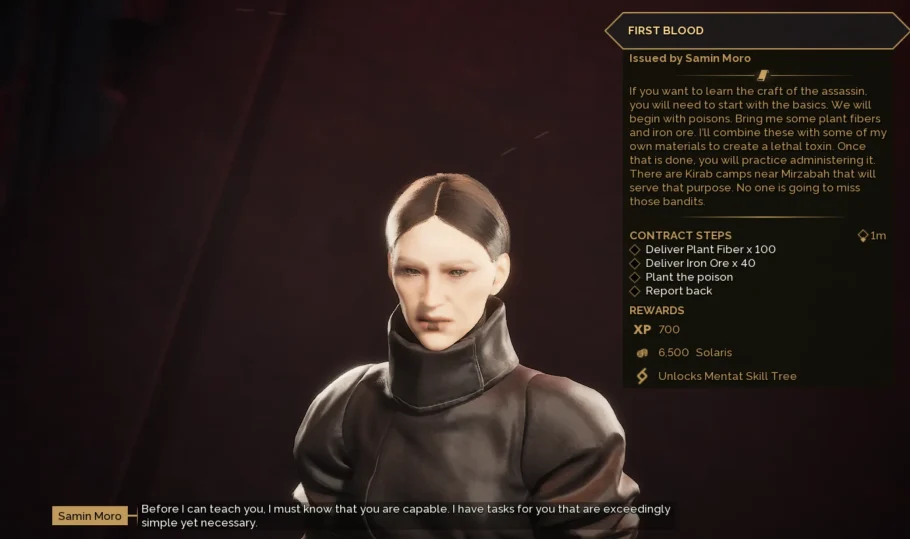Image resolution: width=910 pixels, height=539 pixels.
Task: Click the Unlocks Mentat Skill Tree reward
Action: (726, 376)
